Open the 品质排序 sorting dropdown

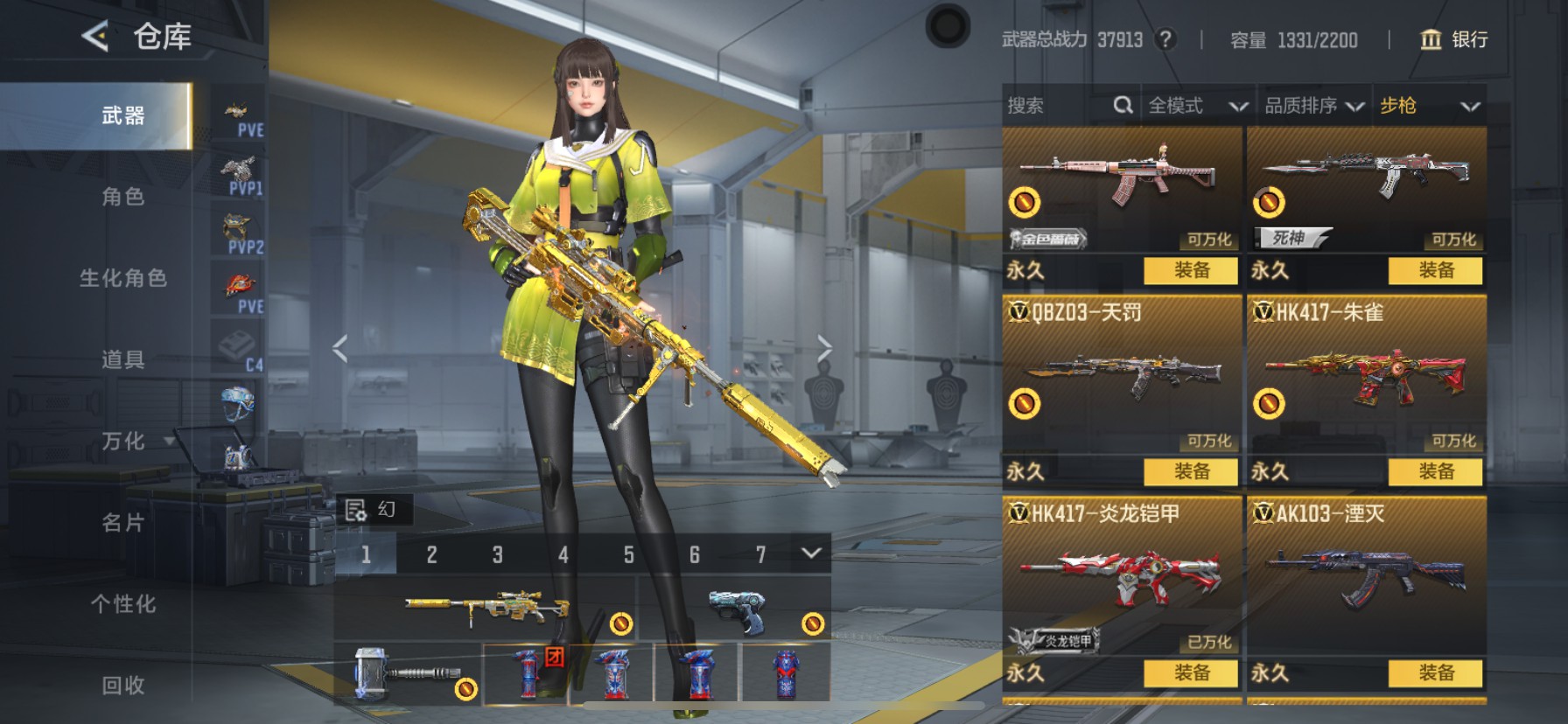coord(1313,106)
